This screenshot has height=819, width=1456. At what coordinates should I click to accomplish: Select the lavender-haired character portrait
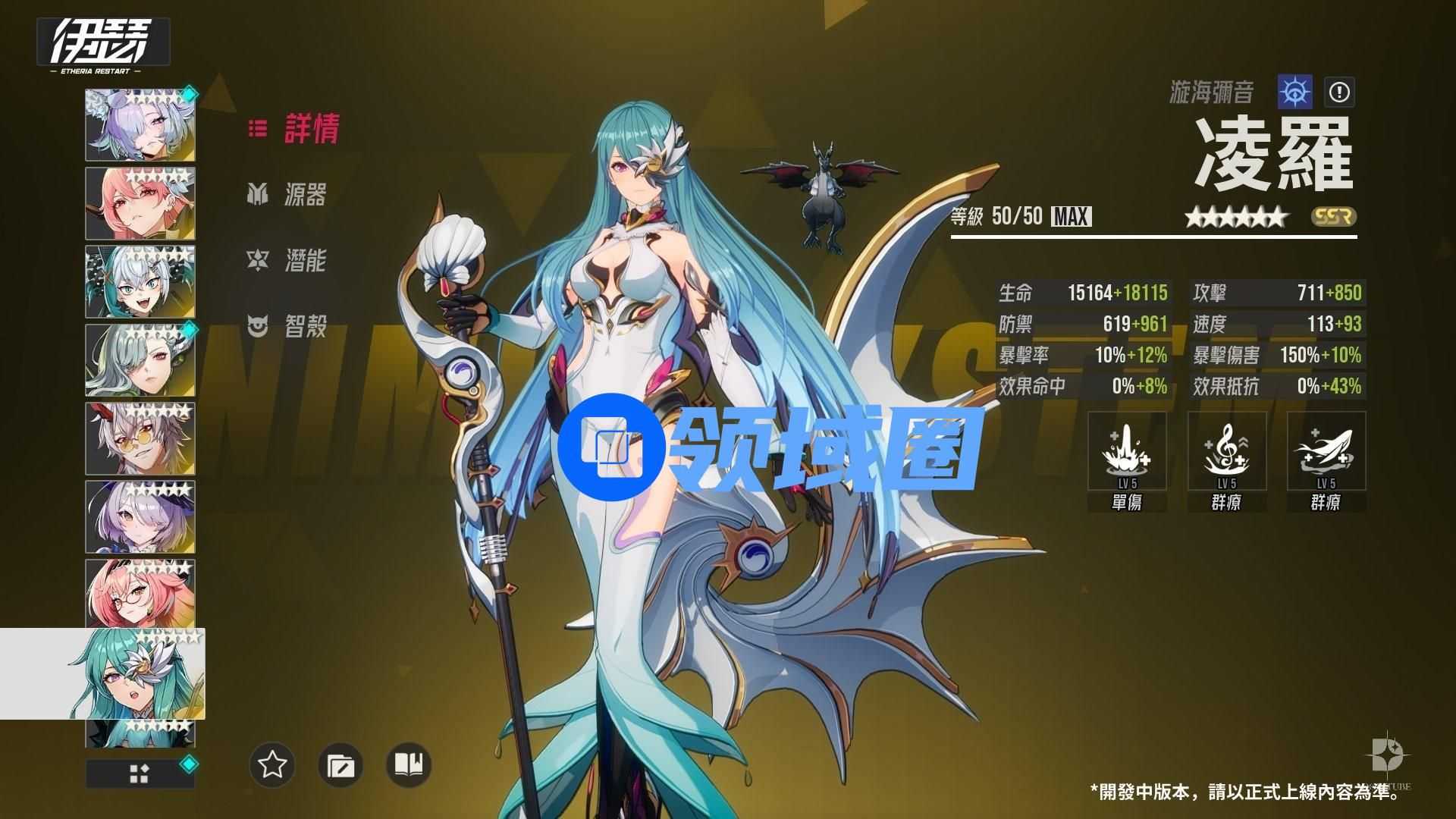pyautogui.click(x=140, y=125)
